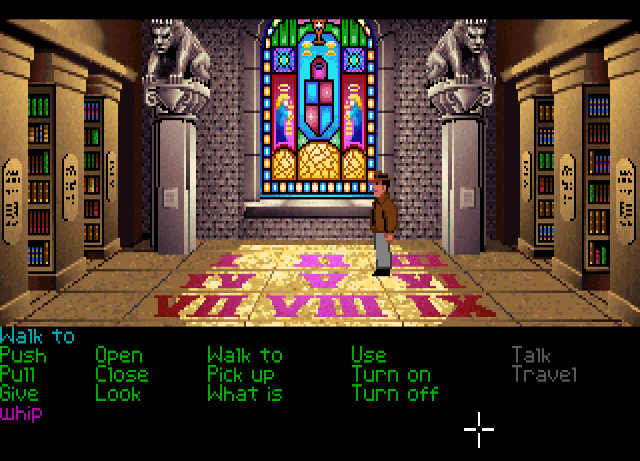640x461 pixels.
Task: Select the Open verb
Action: click(119, 355)
